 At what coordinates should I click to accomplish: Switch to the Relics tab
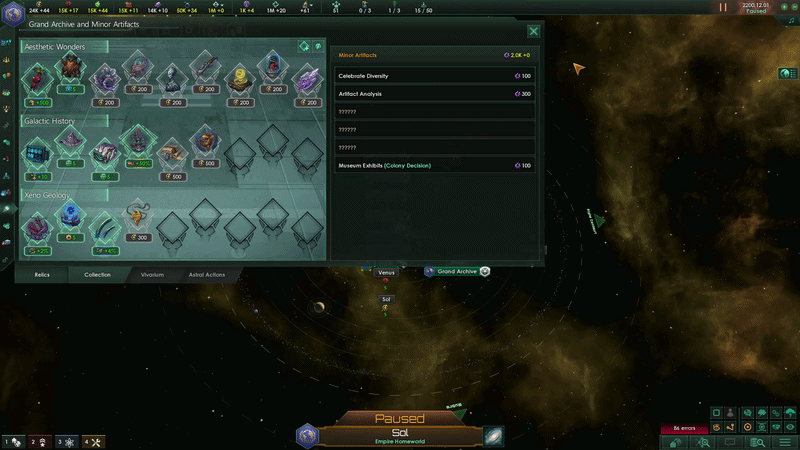point(42,274)
